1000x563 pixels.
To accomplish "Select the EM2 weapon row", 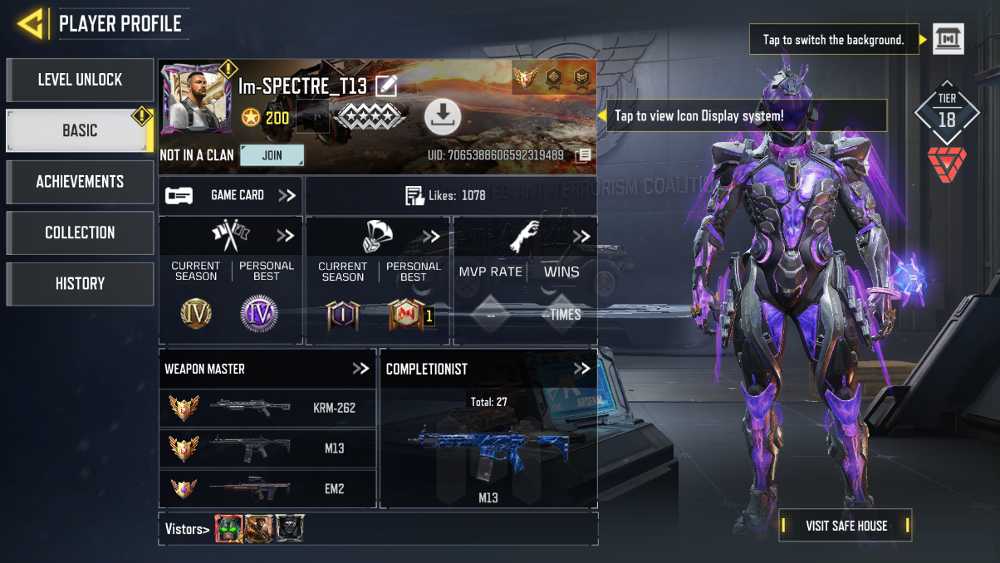I will 267,489.
